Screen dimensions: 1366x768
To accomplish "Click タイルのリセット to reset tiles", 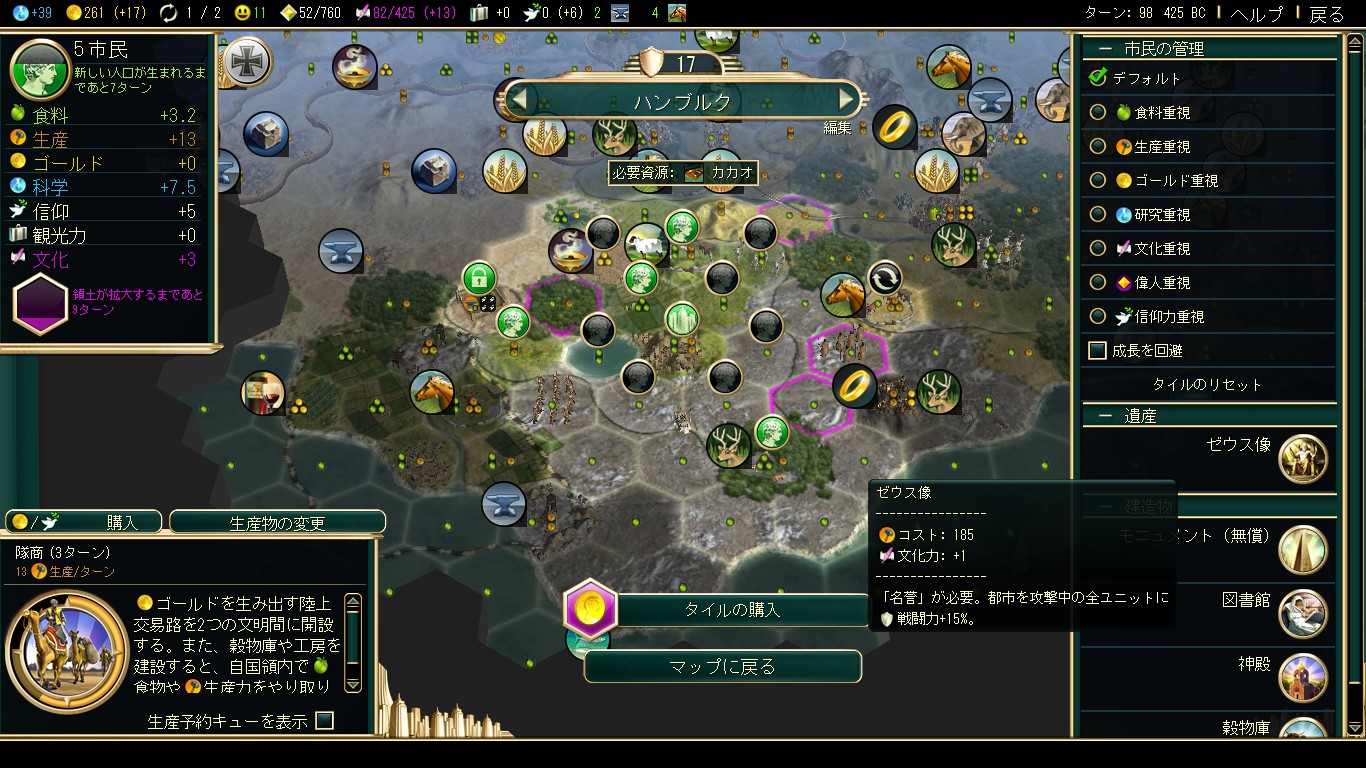I will coord(1207,385).
